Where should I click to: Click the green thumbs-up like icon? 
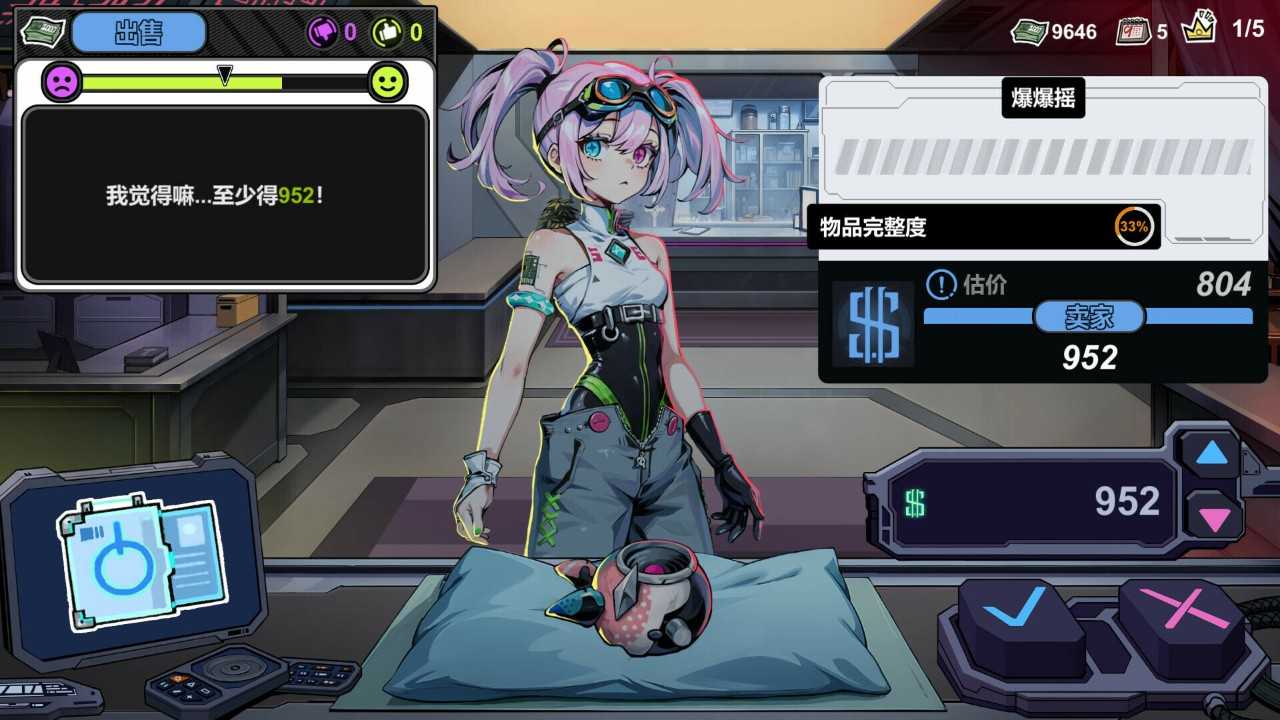click(x=387, y=32)
